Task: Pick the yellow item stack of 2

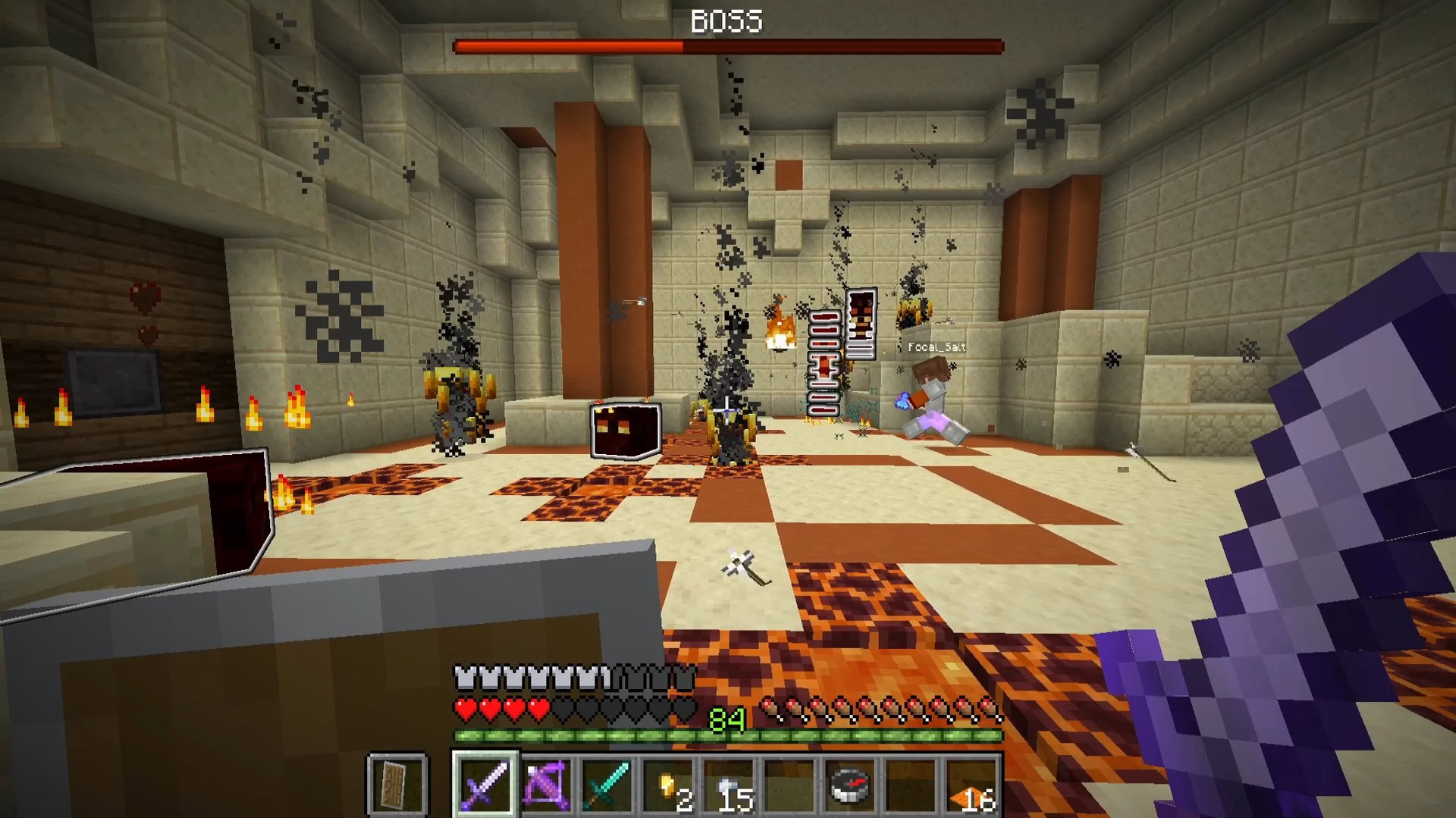Action: point(668,785)
